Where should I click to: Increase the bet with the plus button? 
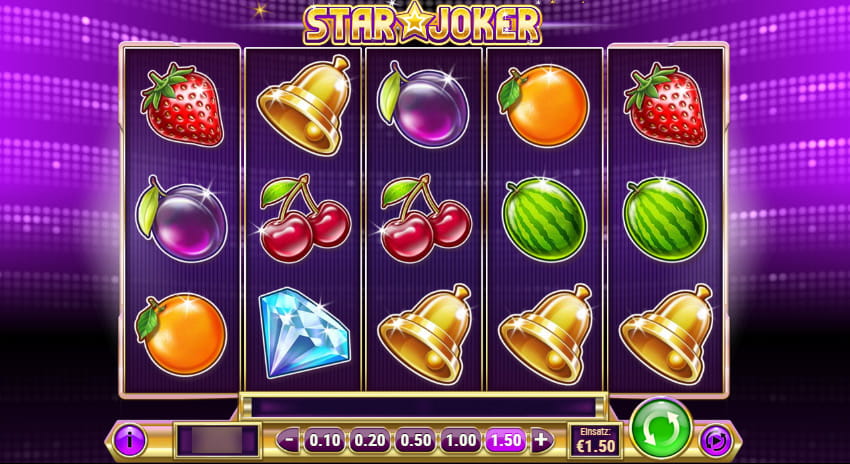pyautogui.click(x=541, y=439)
